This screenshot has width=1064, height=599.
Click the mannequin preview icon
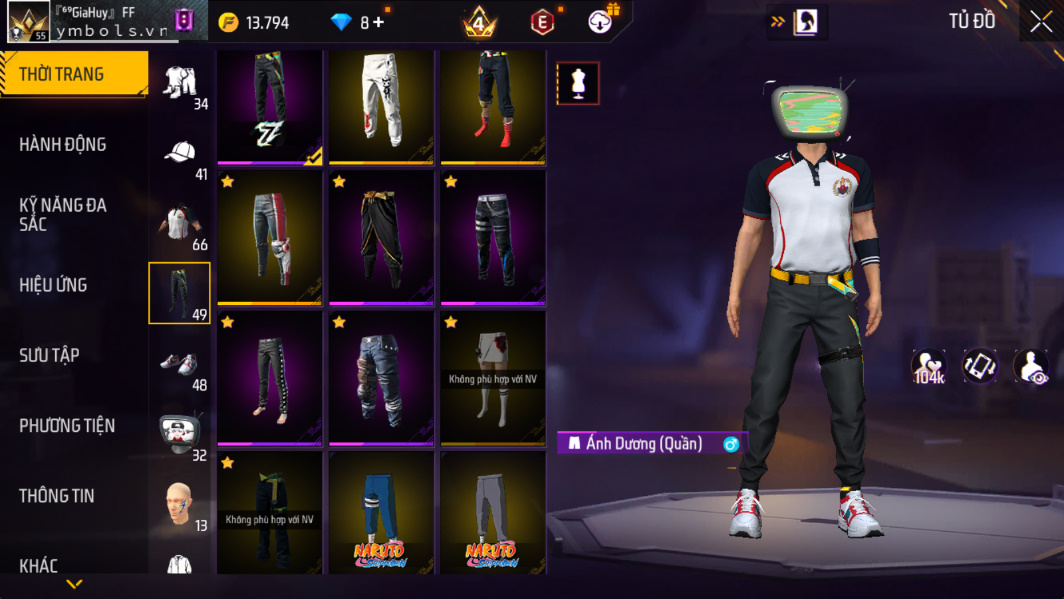(x=578, y=84)
